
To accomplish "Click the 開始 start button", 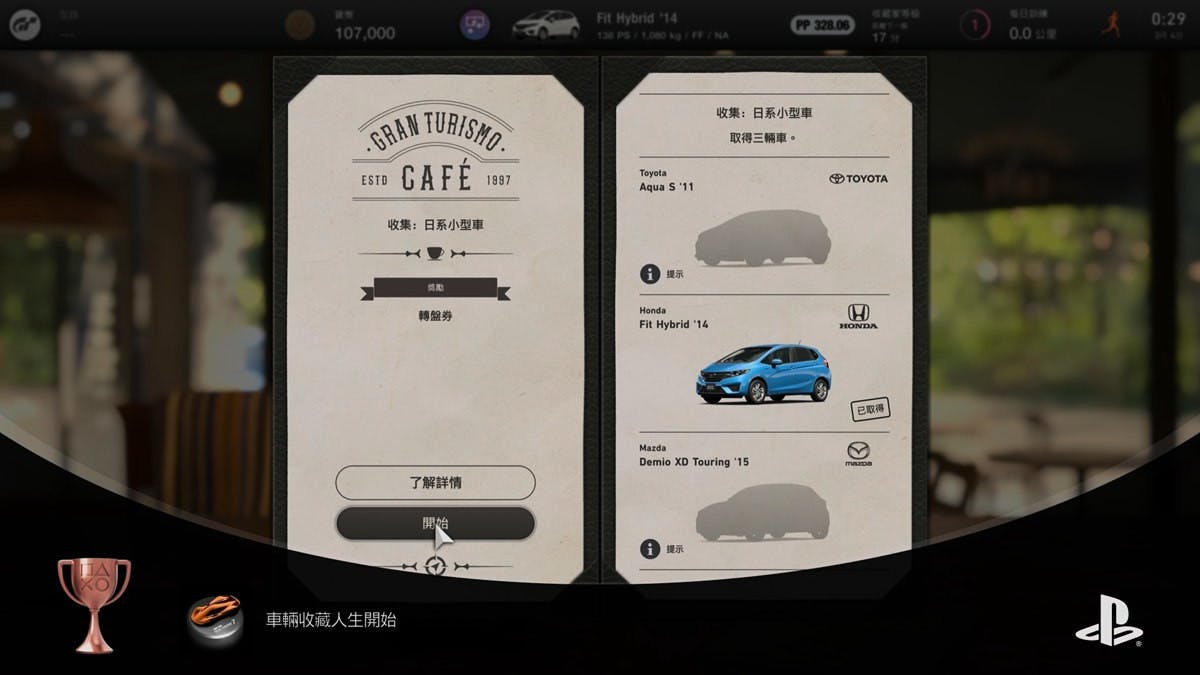I will (435, 523).
